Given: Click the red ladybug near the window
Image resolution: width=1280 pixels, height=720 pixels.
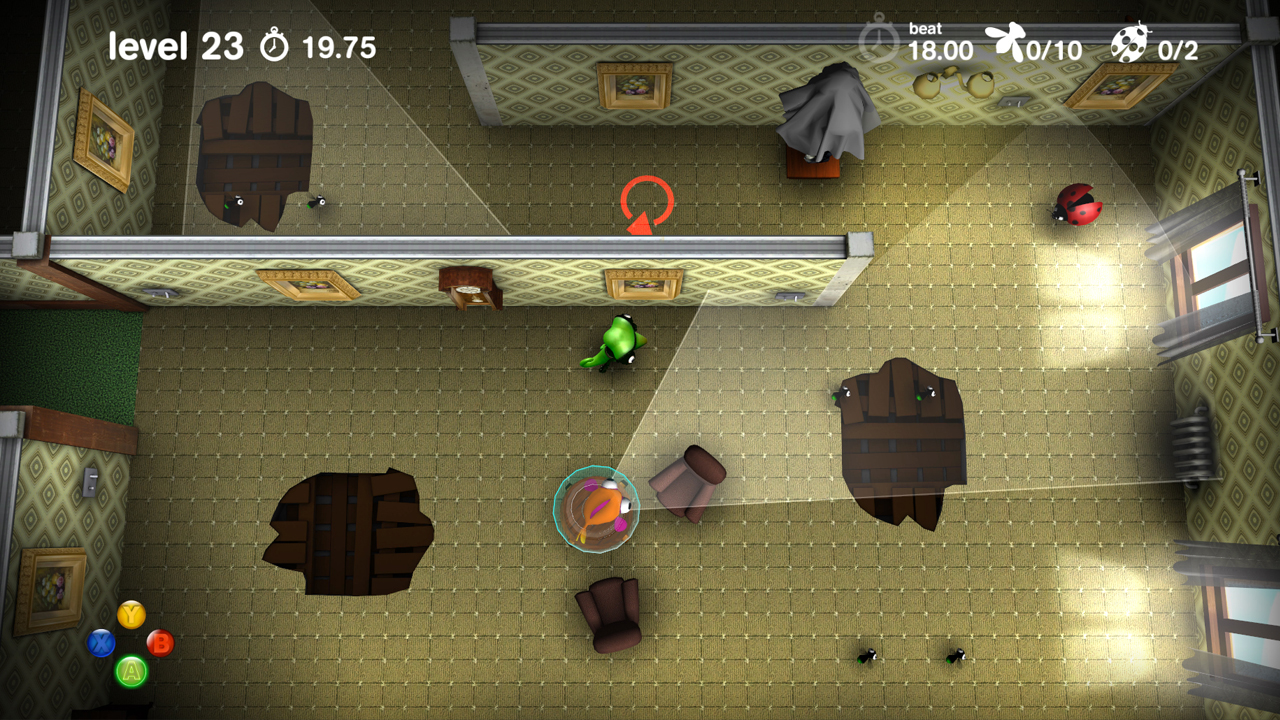Looking at the screenshot, I should (1078, 207).
